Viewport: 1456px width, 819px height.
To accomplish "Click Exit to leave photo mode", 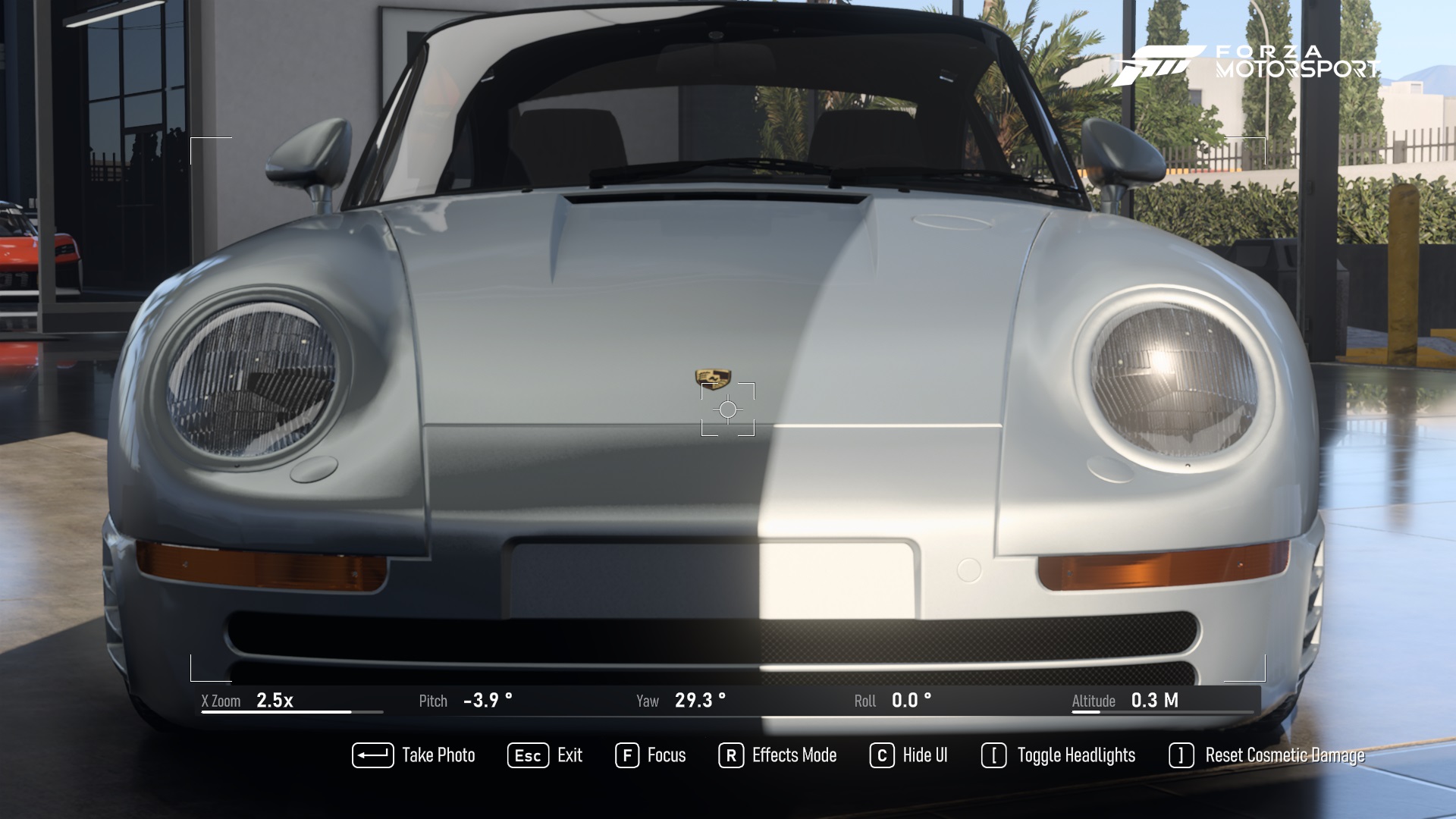I will (570, 755).
